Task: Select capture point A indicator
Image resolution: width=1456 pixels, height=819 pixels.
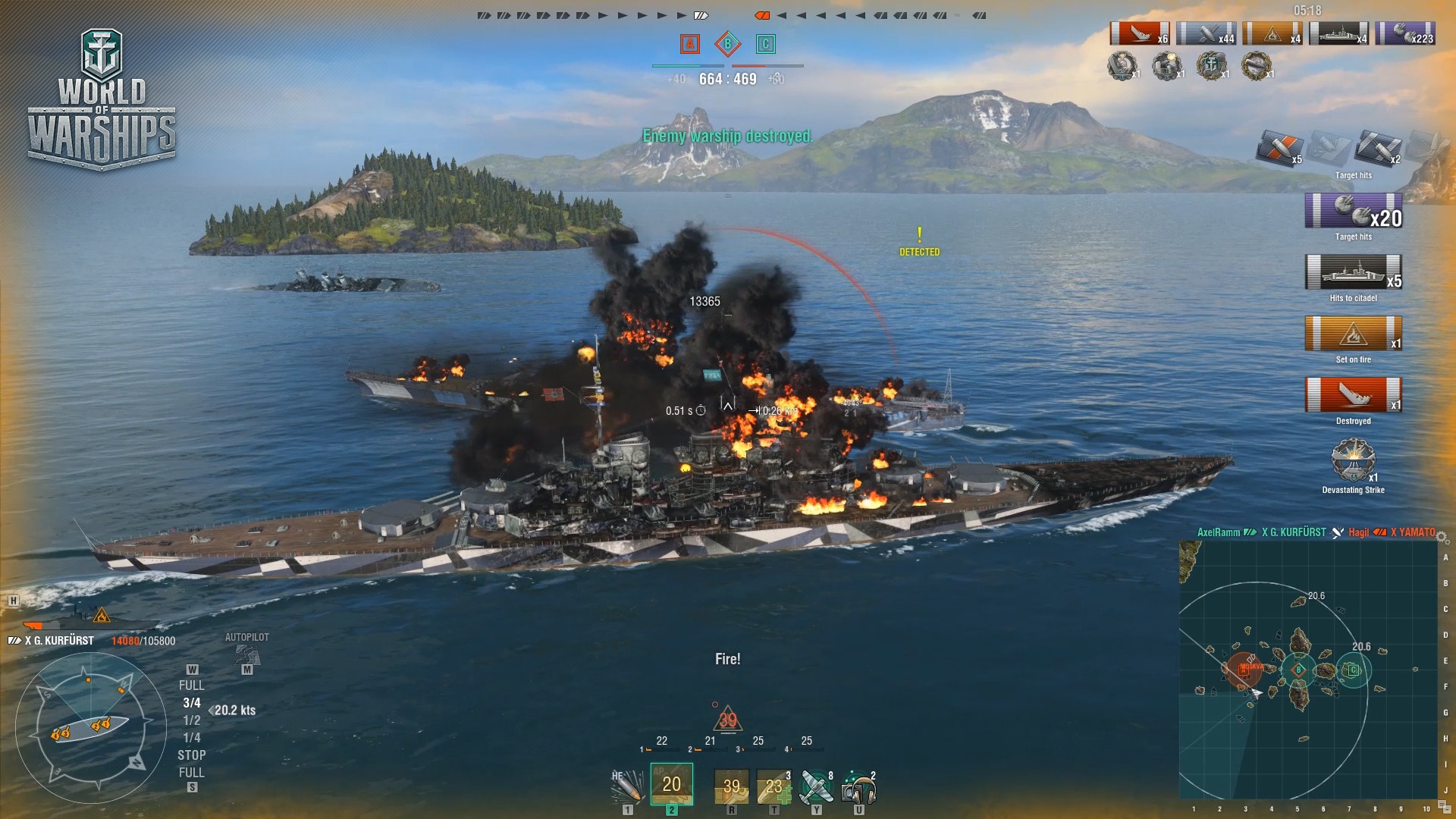Action: pyautogui.click(x=689, y=44)
